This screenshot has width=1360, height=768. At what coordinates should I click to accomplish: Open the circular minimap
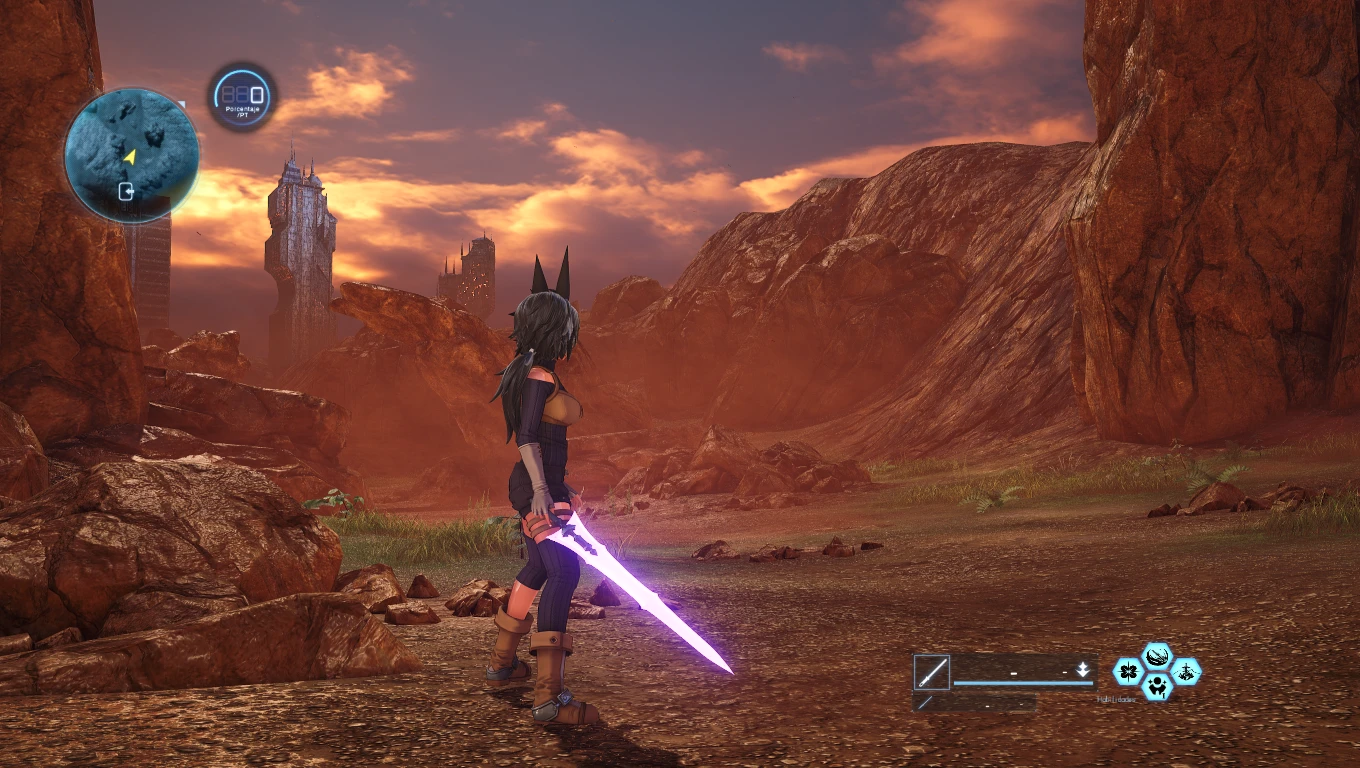pos(131,155)
